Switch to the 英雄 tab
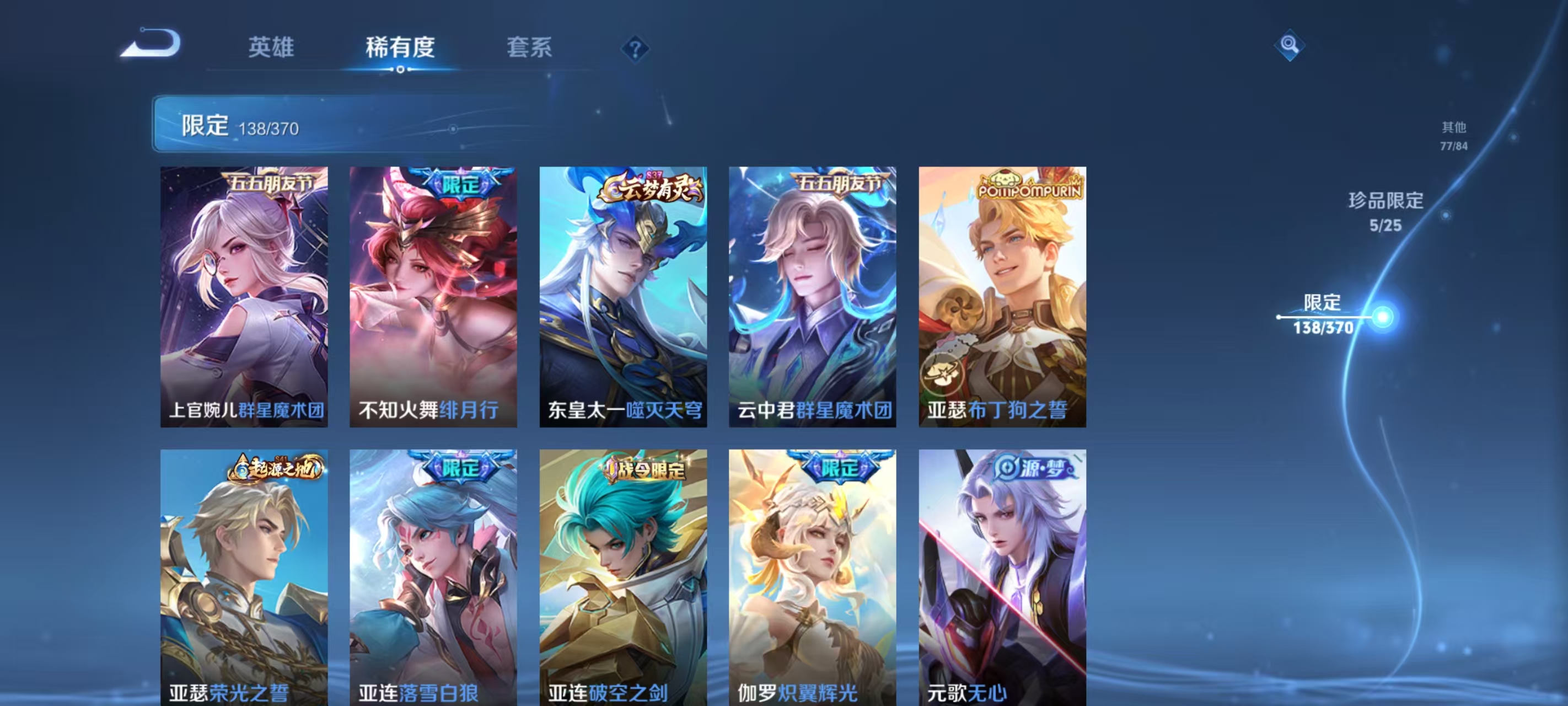The image size is (1568, 706). [270, 49]
